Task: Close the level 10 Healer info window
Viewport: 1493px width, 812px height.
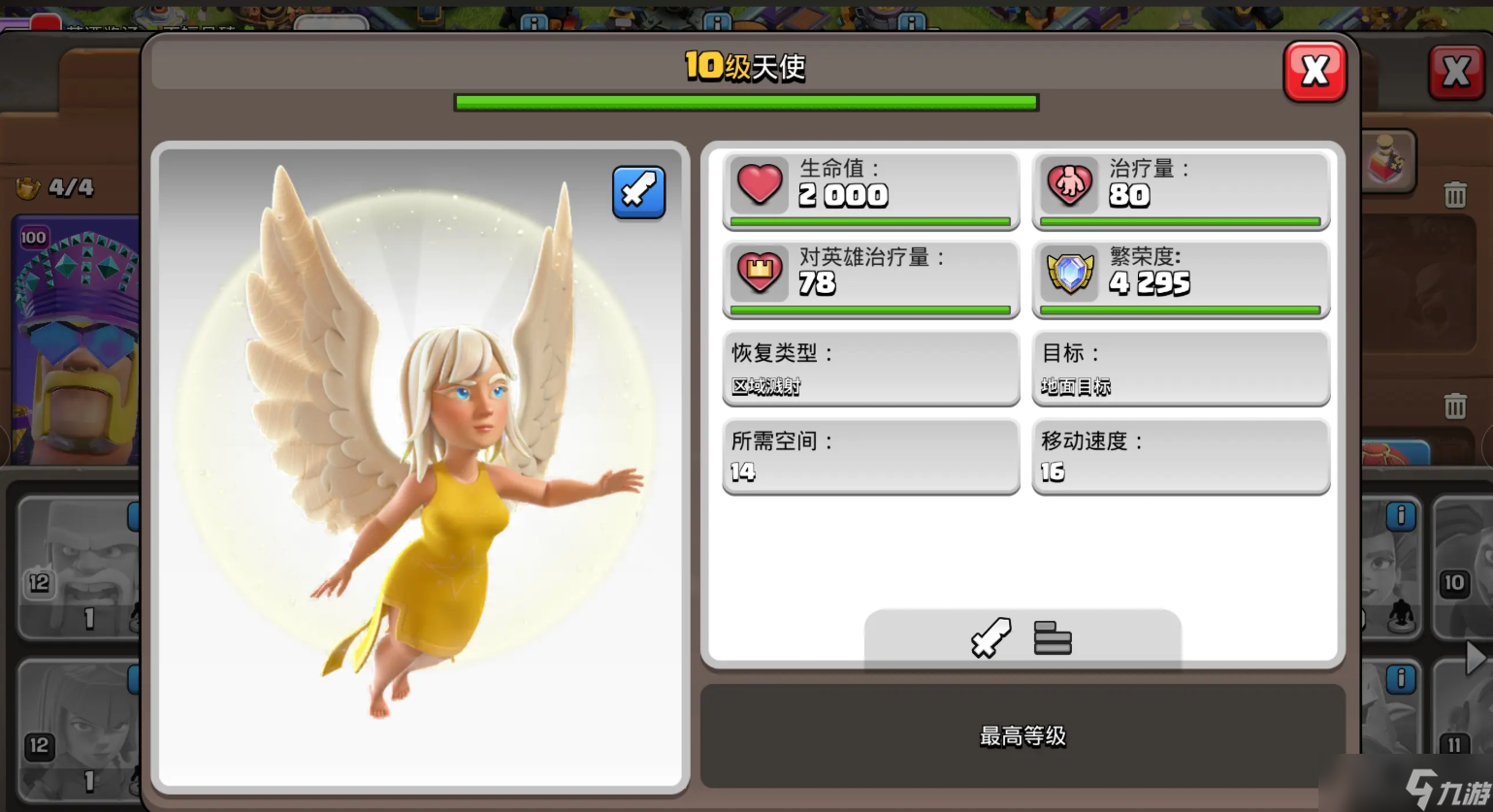Action: [x=1314, y=71]
